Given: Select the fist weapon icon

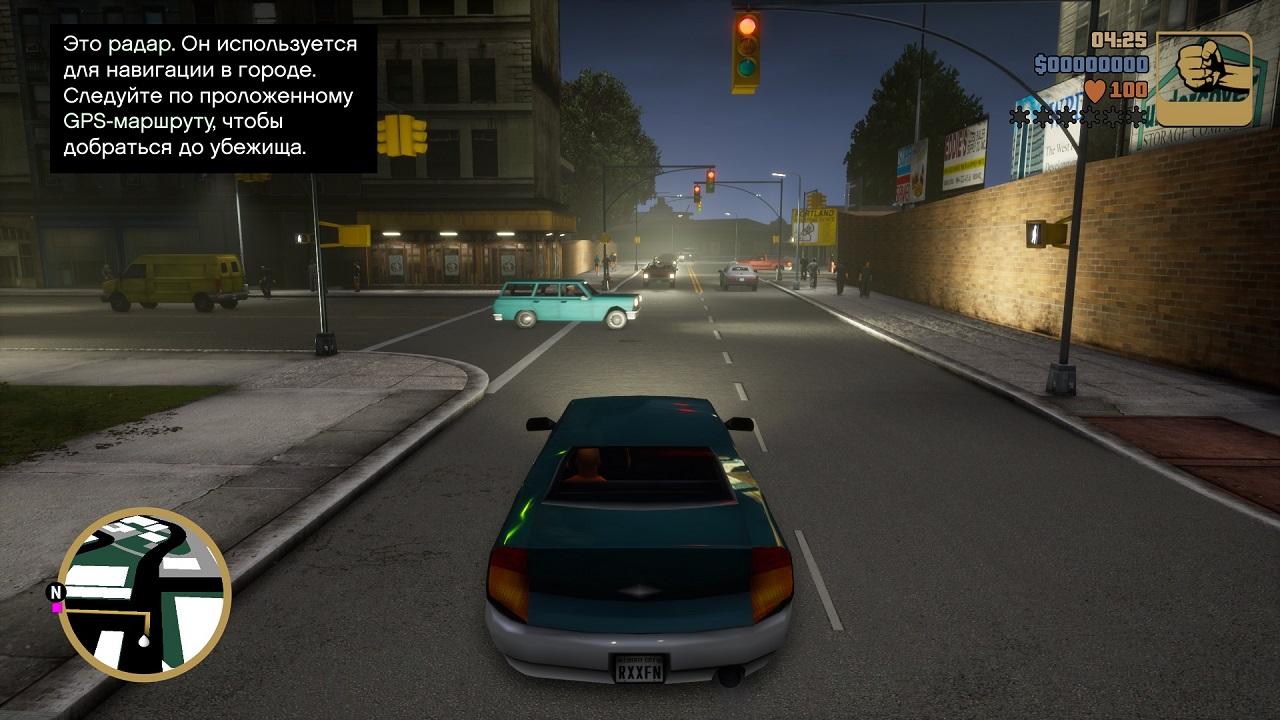Looking at the screenshot, I should (1204, 79).
